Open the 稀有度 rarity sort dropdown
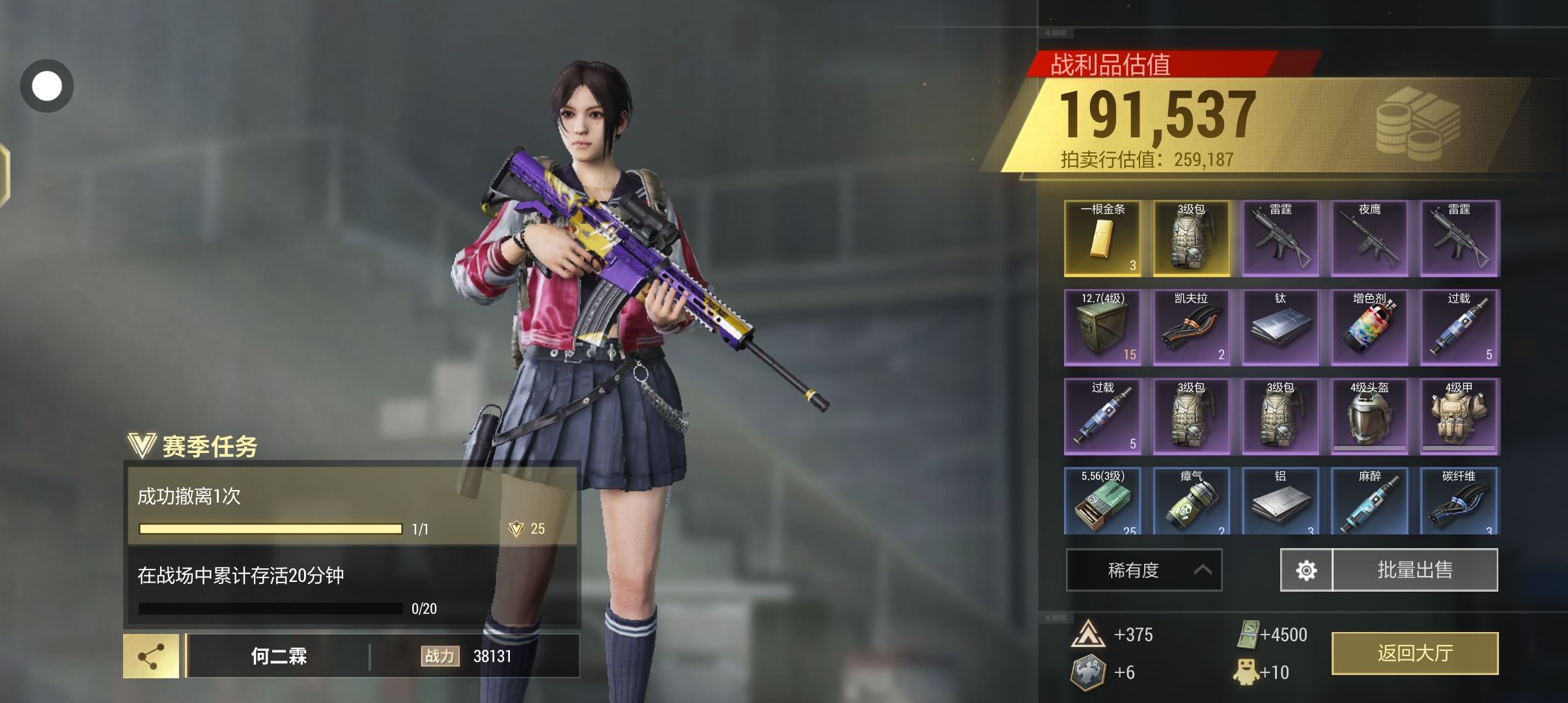The image size is (1568, 703). tap(1143, 570)
